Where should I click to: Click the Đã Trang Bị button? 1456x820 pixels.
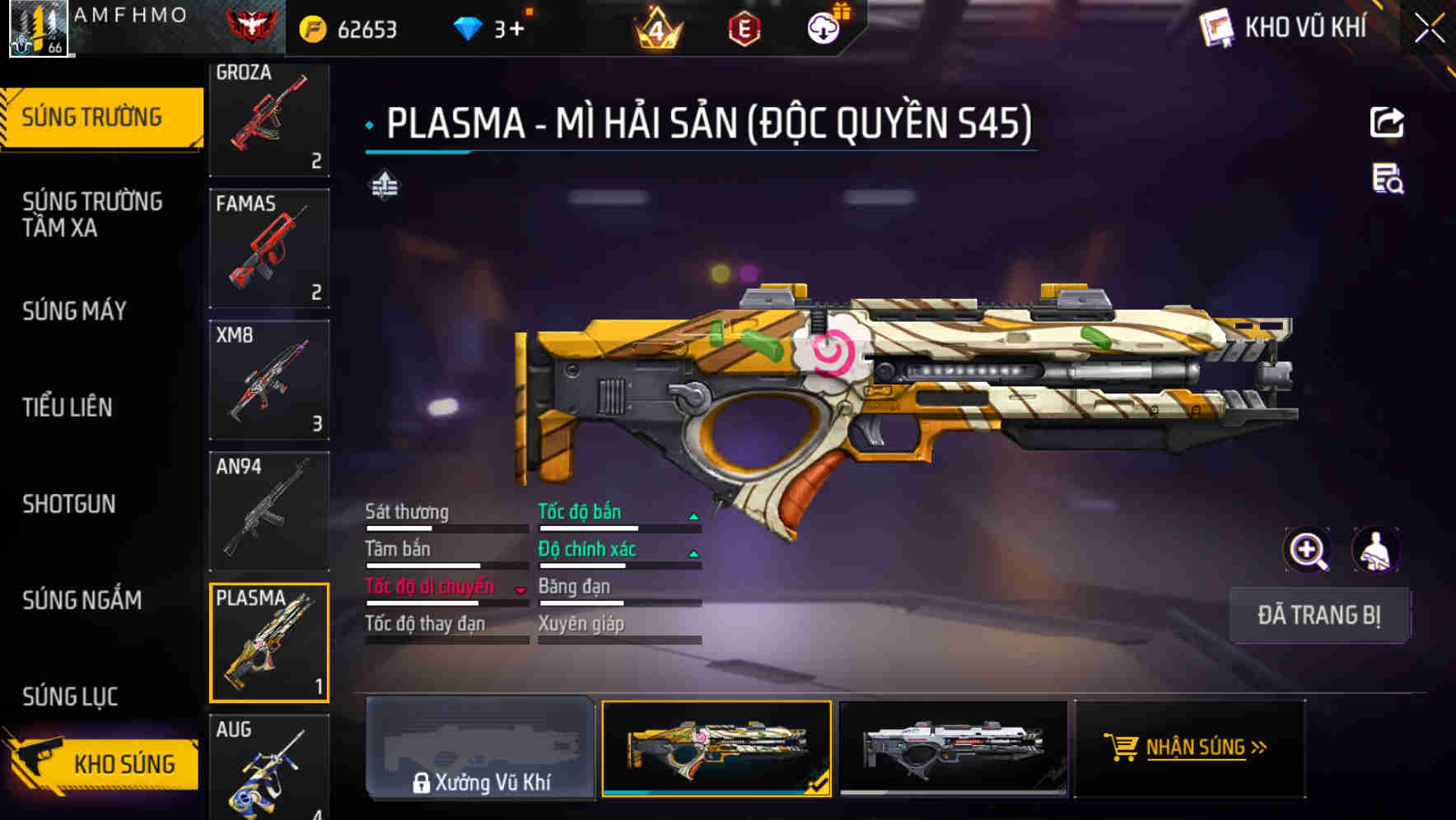pos(1319,615)
